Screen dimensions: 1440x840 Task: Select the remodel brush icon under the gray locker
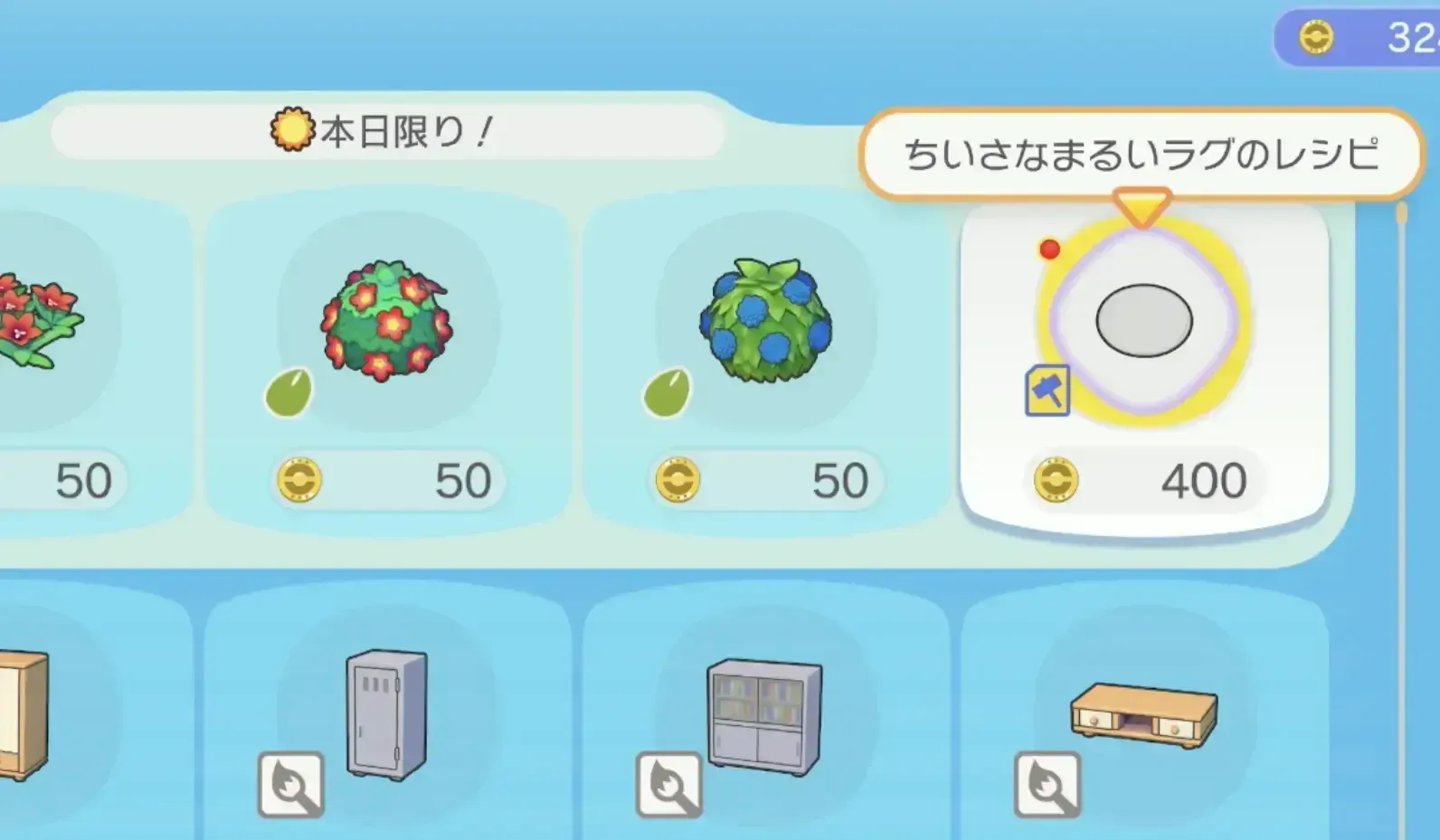[289, 782]
